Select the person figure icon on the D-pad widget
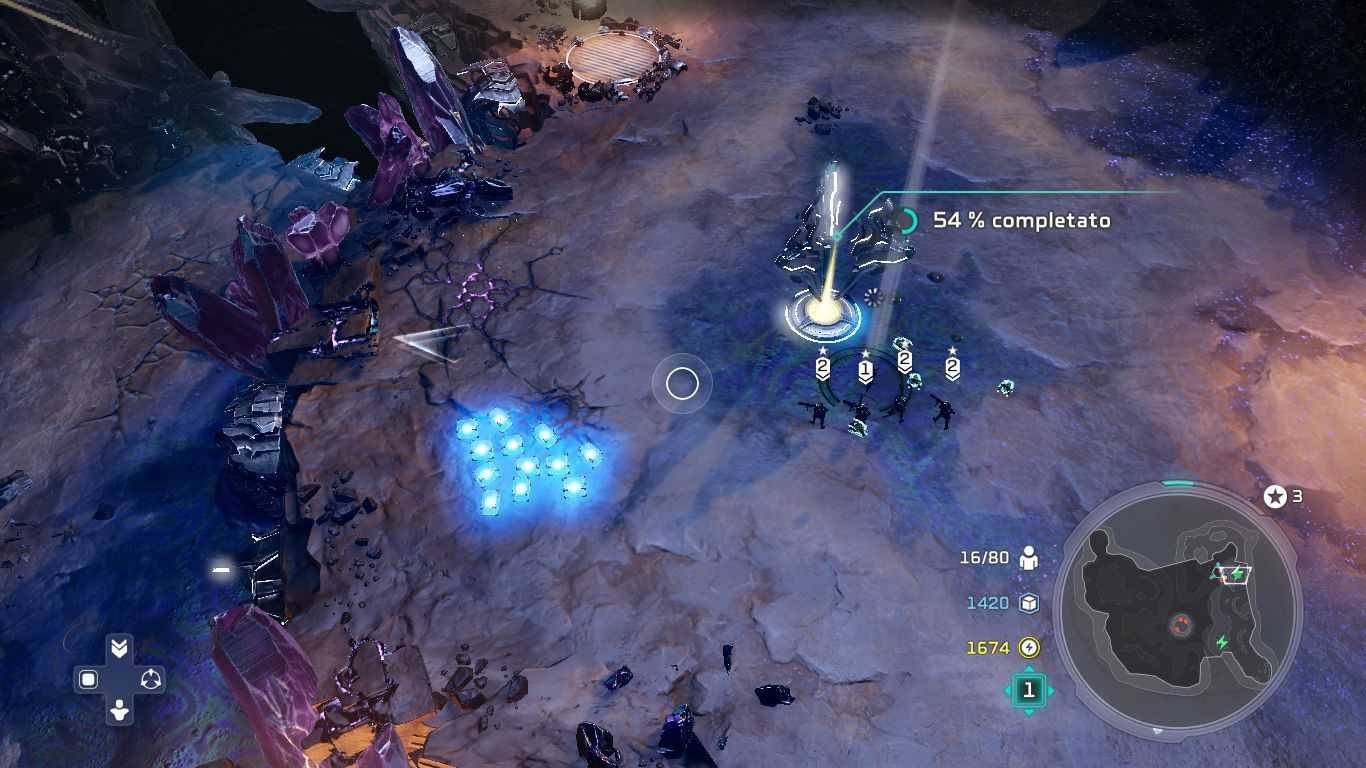This screenshot has height=768, width=1366. pyautogui.click(x=119, y=711)
